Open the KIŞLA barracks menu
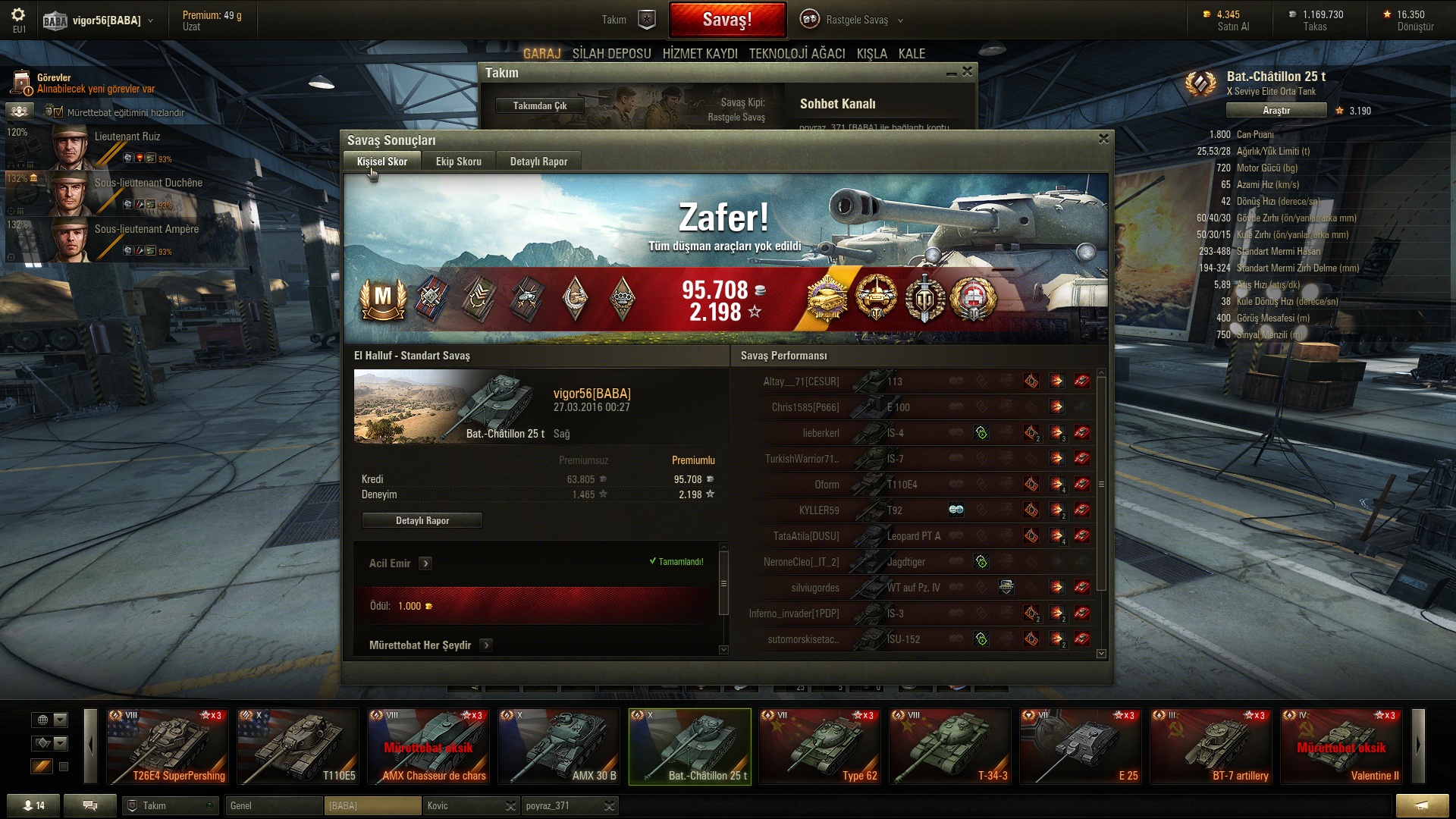 (871, 54)
